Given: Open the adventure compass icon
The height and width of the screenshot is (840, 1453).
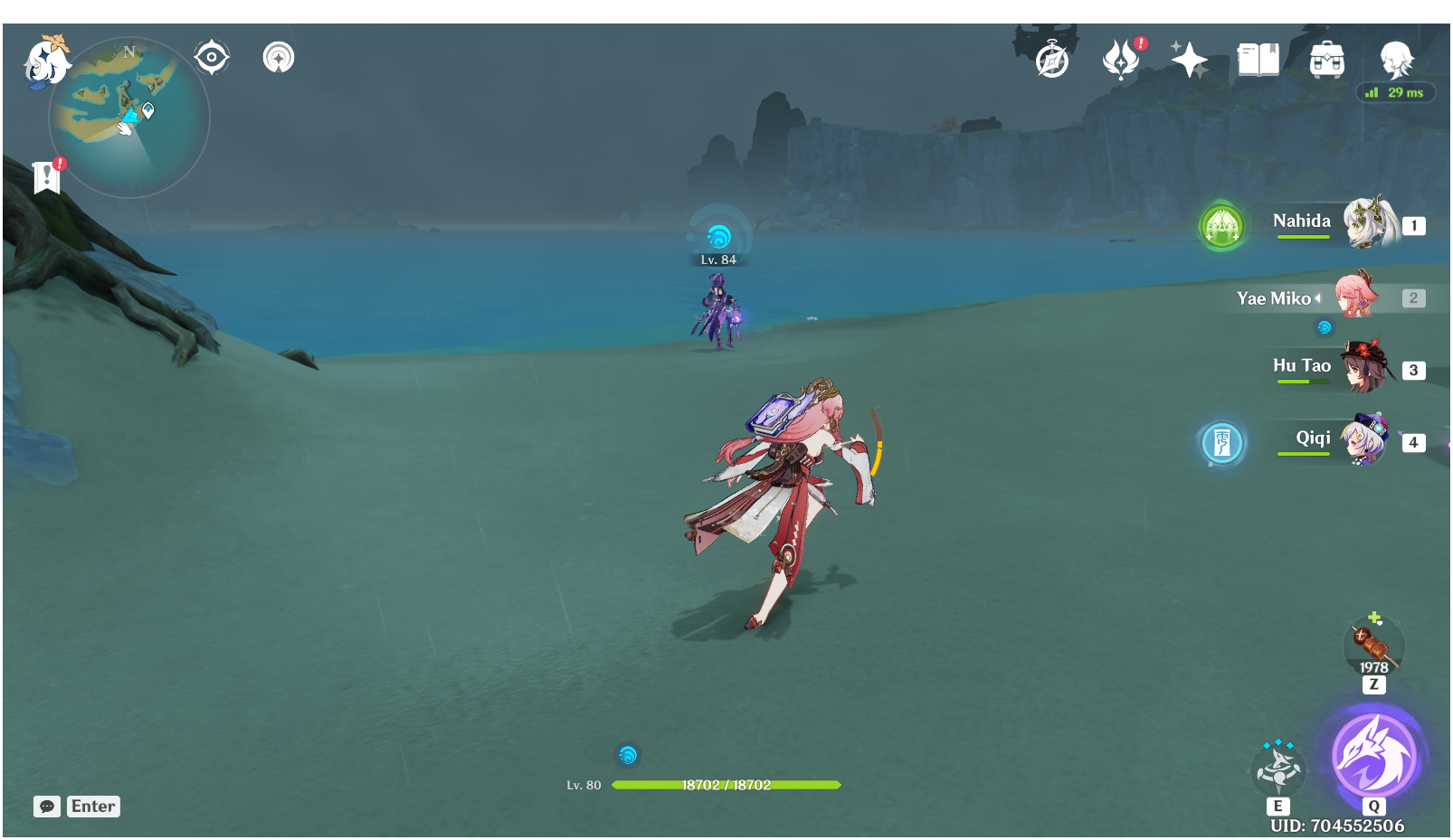Looking at the screenshot, I should pos(1052,61).
